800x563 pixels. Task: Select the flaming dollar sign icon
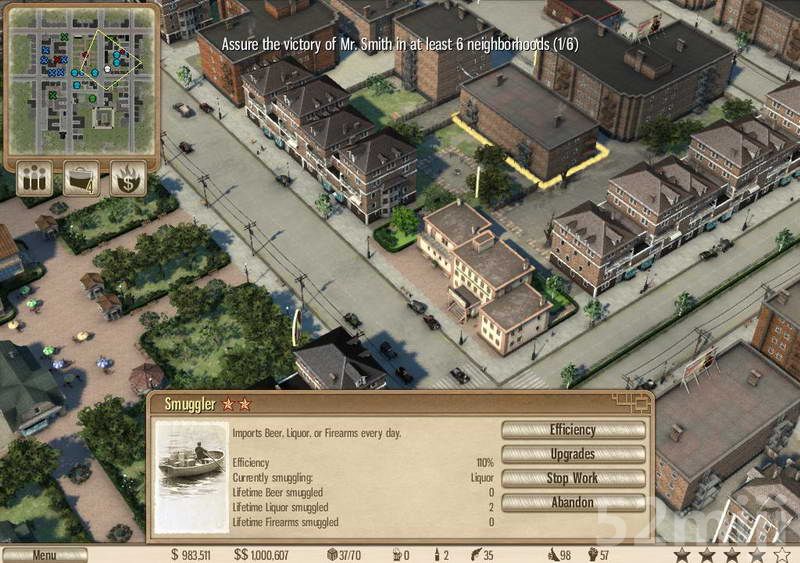pos(128,178)
